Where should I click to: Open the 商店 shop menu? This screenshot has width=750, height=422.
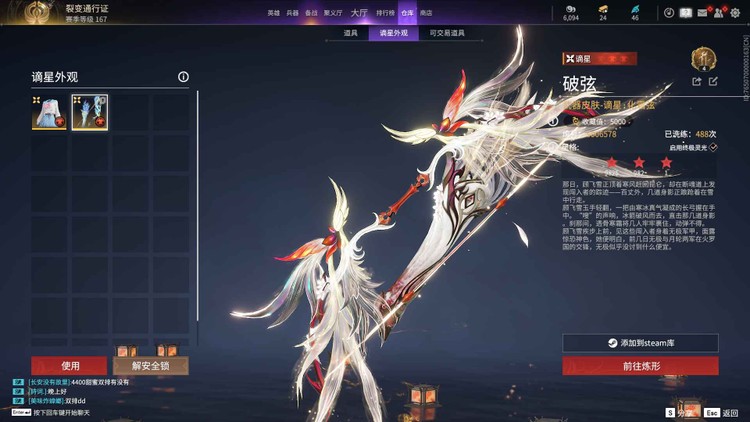(427, 13)
